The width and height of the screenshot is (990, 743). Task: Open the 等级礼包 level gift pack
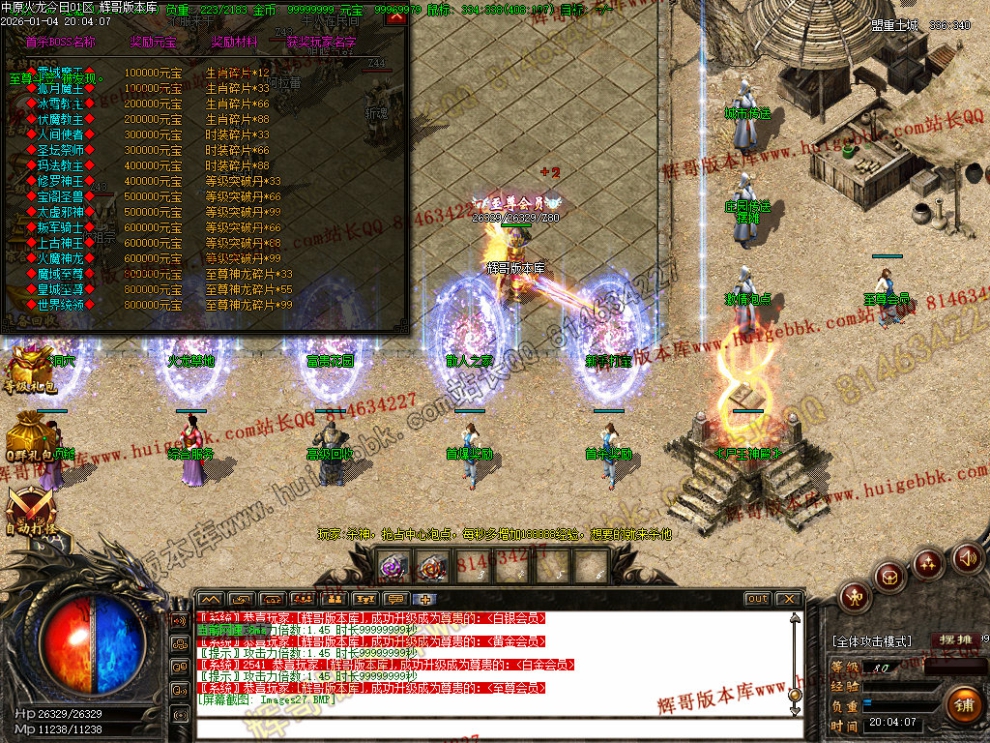tap(28, 370)
